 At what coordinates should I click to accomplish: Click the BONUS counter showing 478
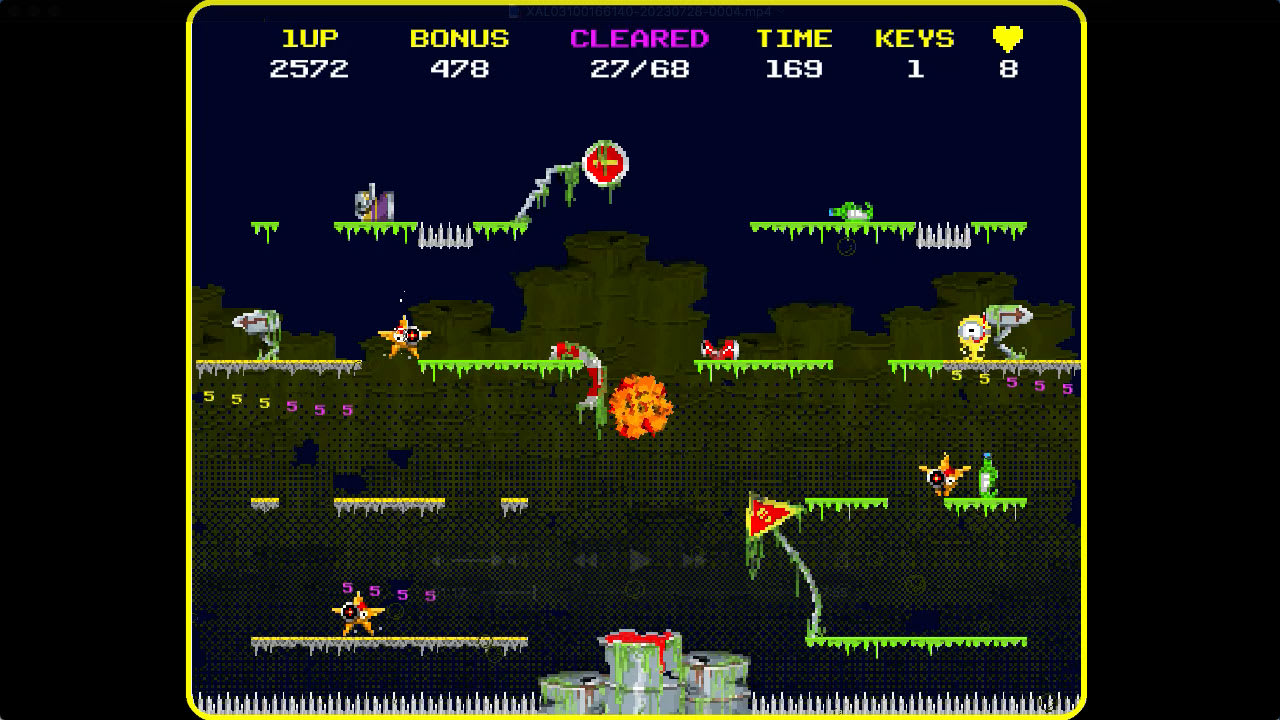point(457,69)
